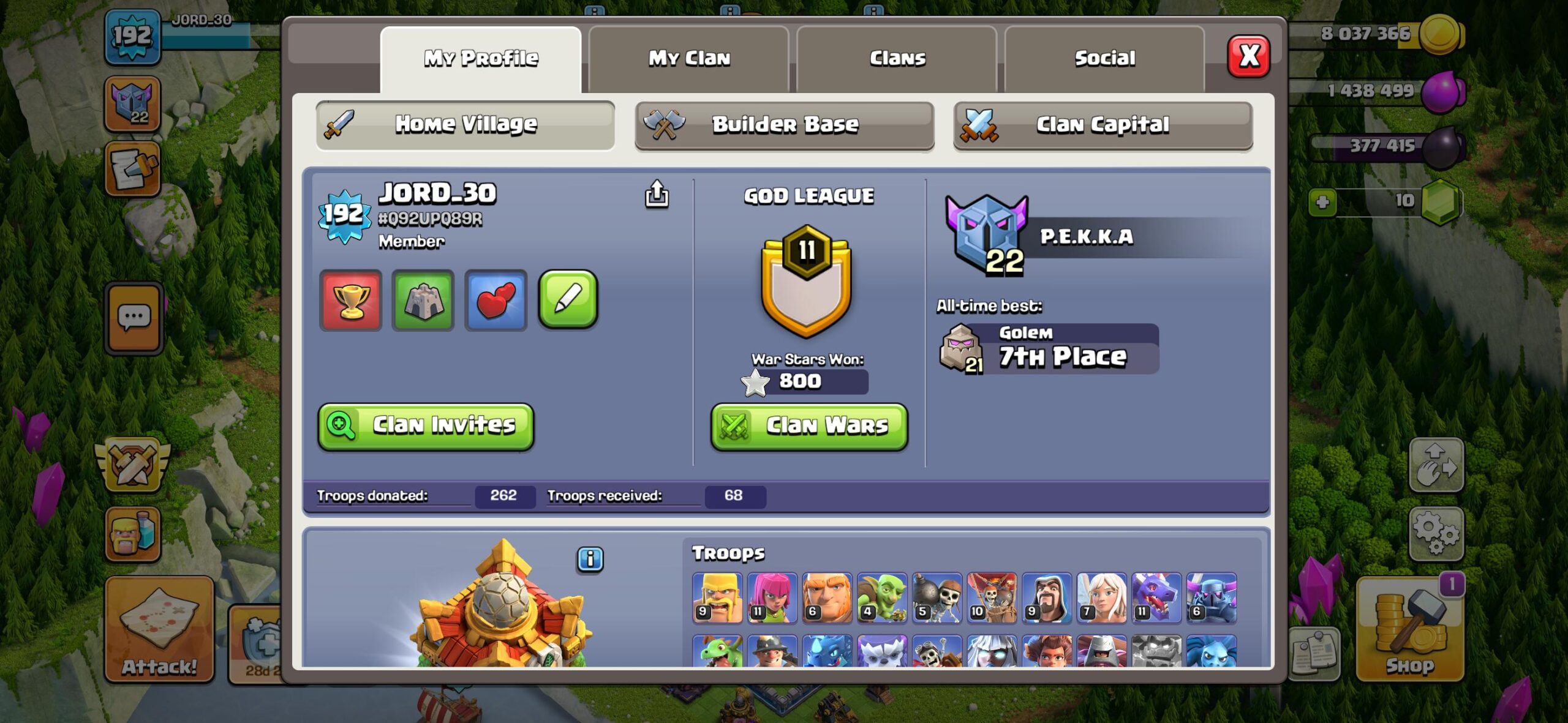The width and height of the screenshot is (1568, 723).
Task: Close the profile window with the red X
Action: coord(1248,56)
